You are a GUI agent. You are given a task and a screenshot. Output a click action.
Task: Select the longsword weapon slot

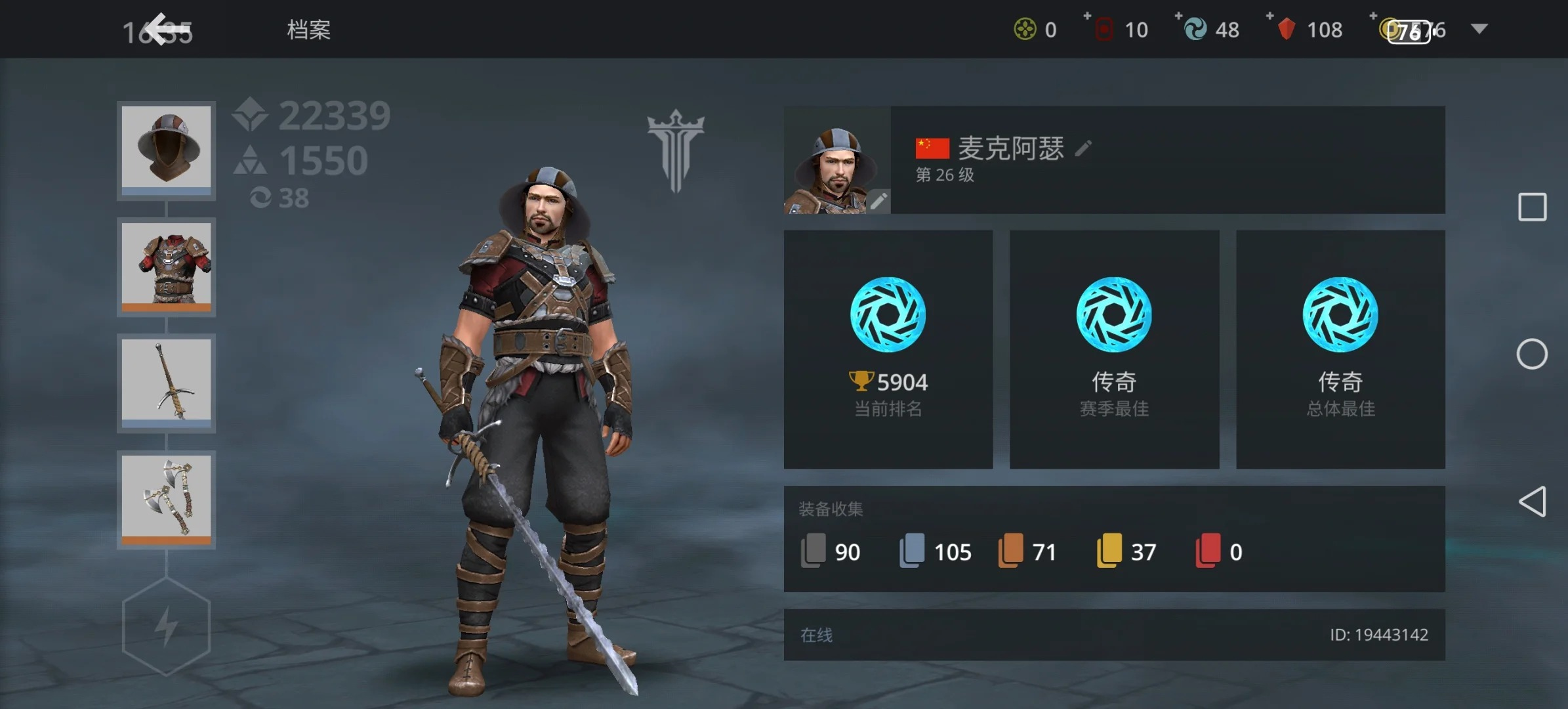(167, 382)
